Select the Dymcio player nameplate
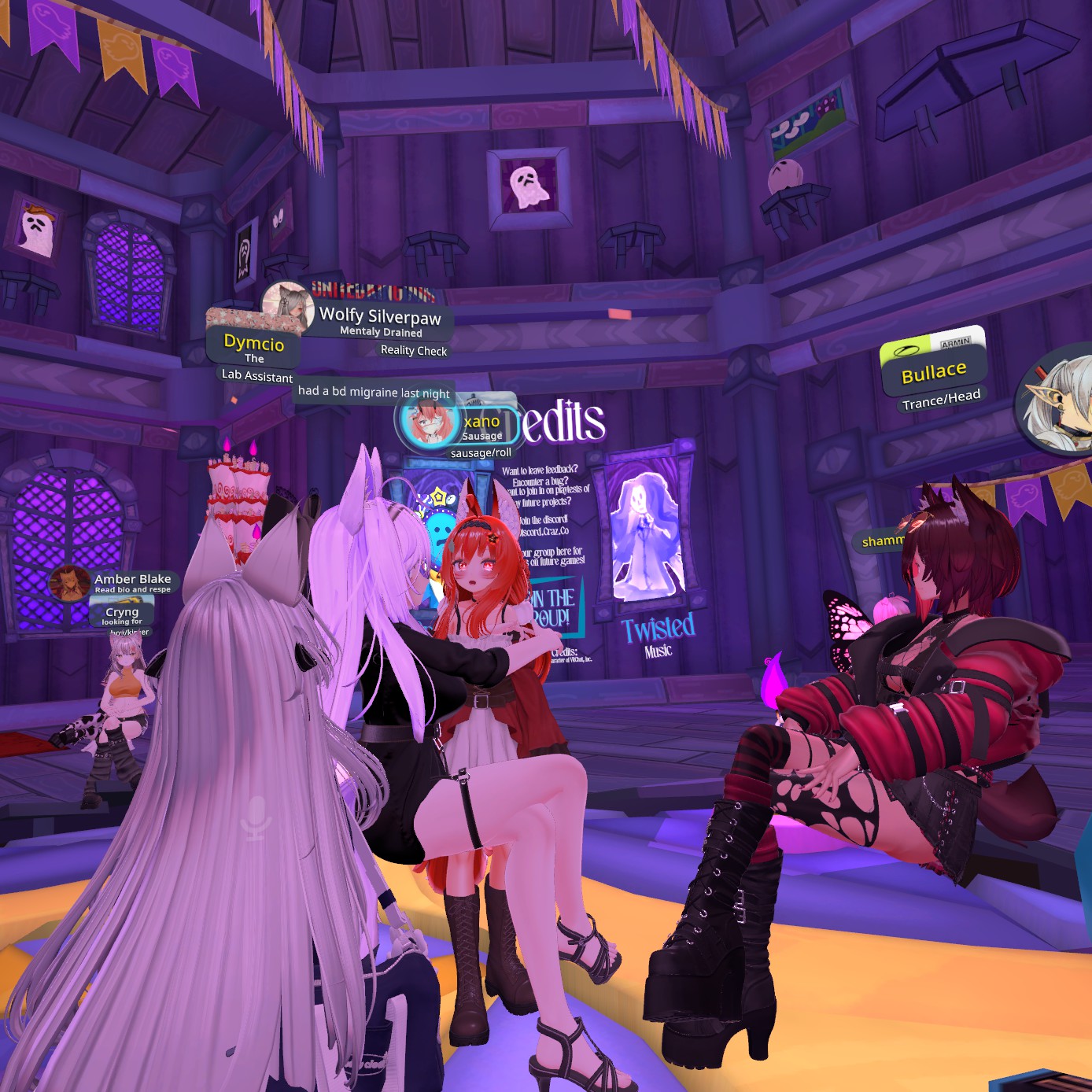 (253, 344)
